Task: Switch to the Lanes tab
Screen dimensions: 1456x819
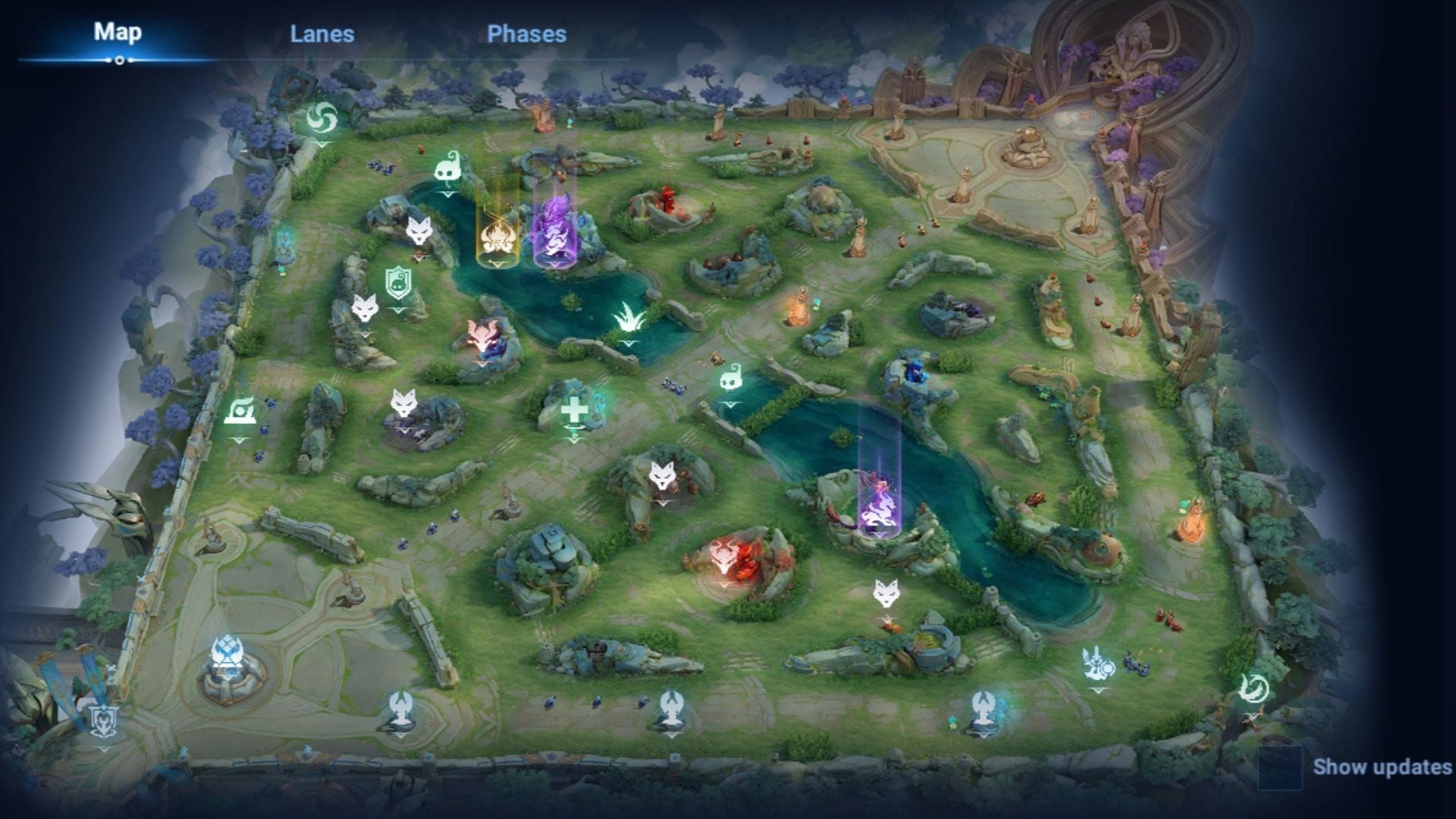Action: point(322,33)
